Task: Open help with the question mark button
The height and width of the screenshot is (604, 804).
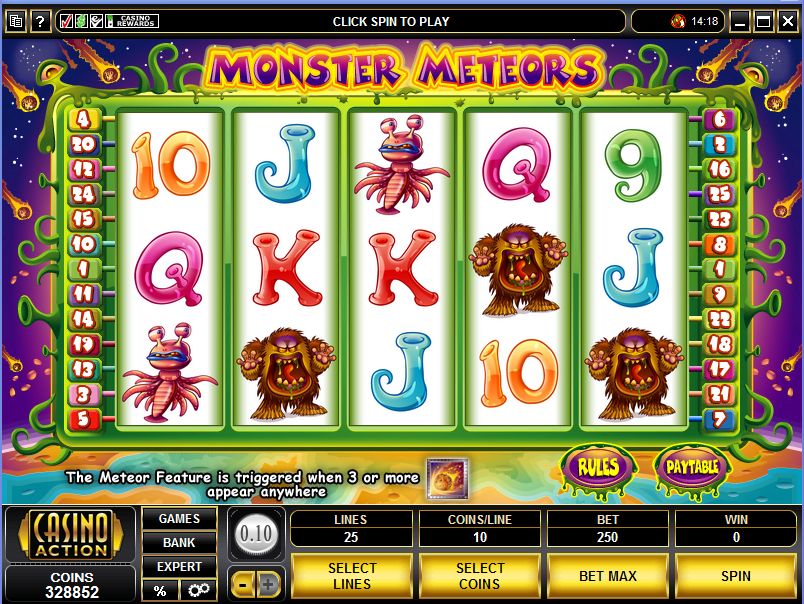Action: [41, 21]
